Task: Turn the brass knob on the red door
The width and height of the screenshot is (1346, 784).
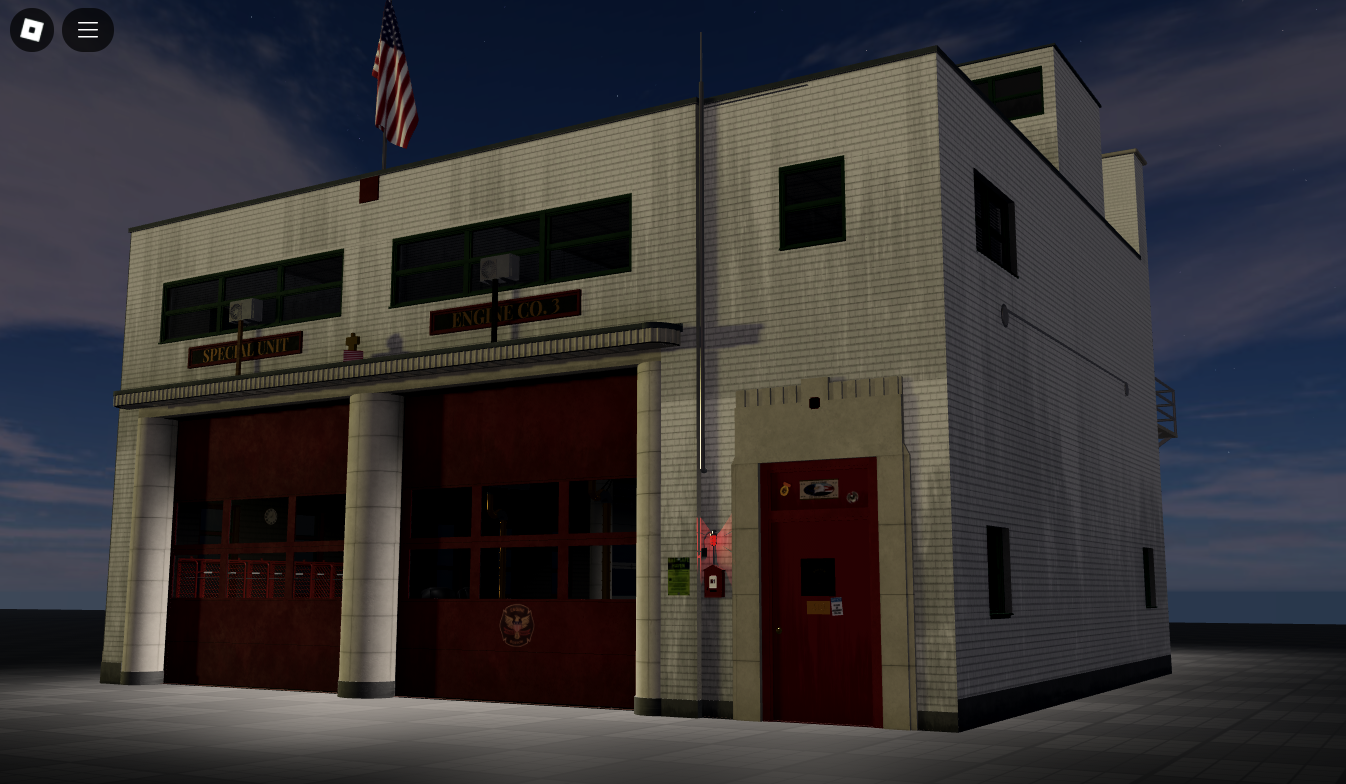Action: tap(778, 629)
